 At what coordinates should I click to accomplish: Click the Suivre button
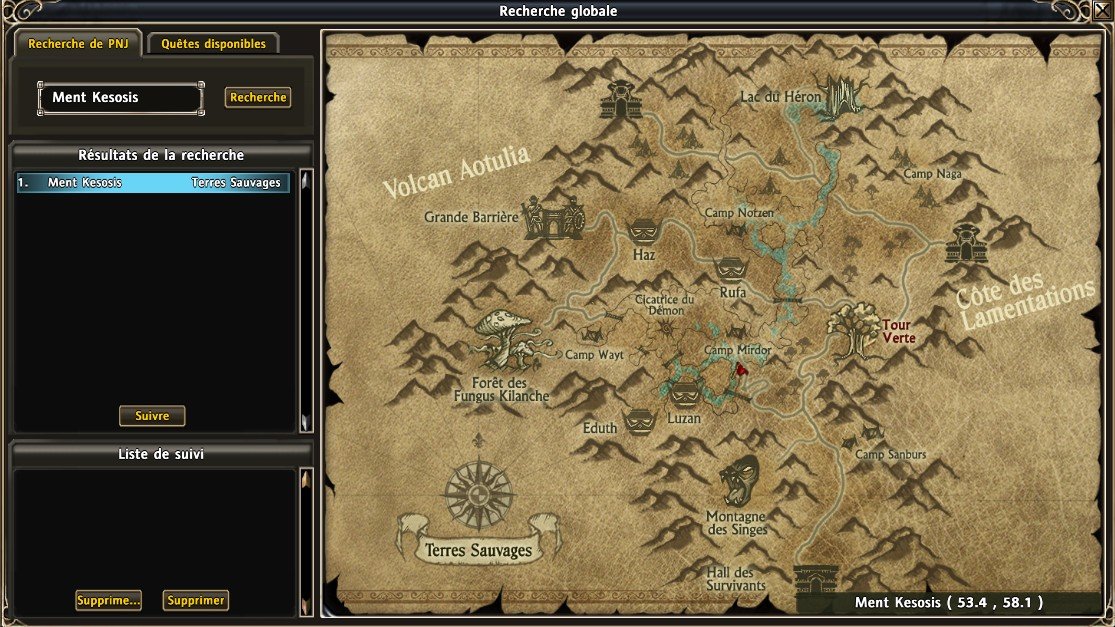152,416
